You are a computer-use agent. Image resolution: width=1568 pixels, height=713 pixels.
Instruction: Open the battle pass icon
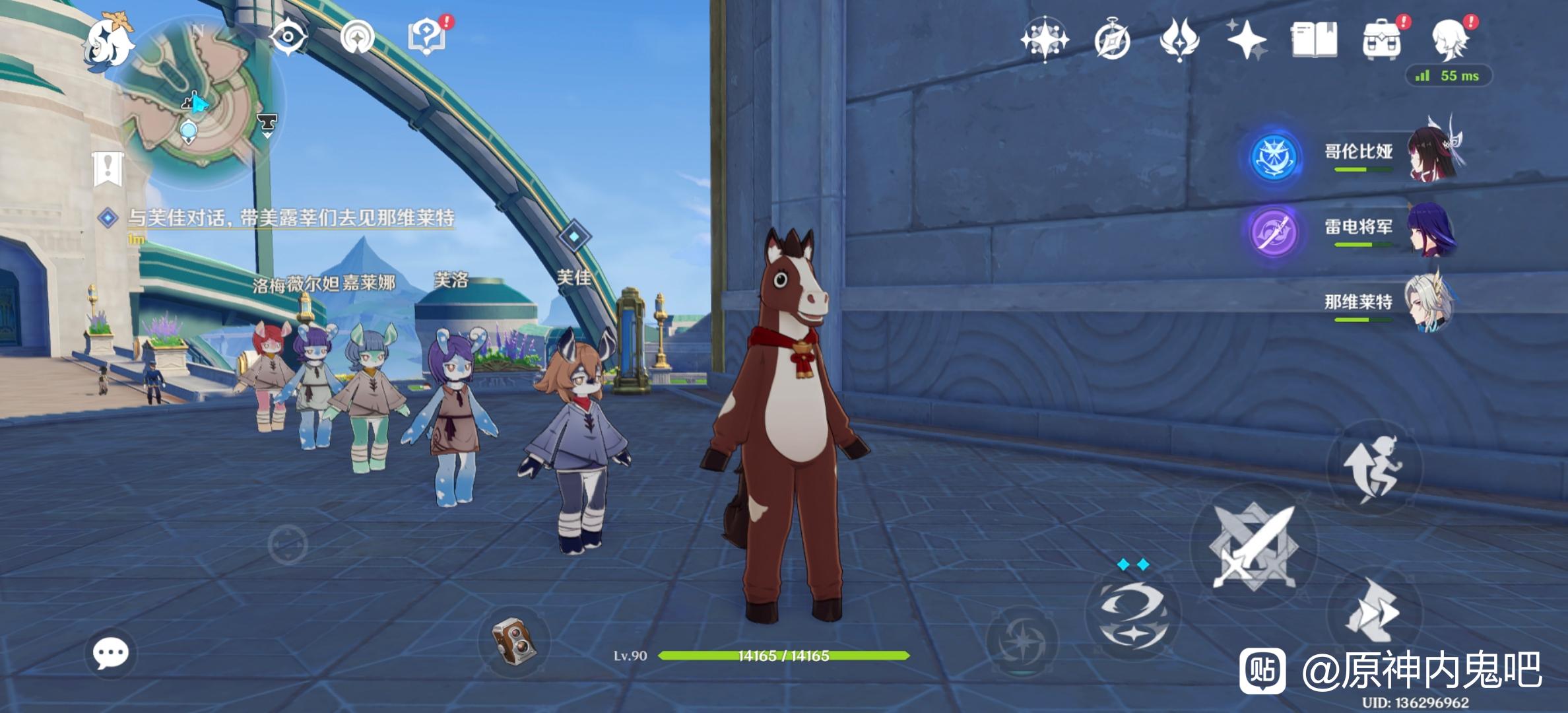pos(1179,40)
